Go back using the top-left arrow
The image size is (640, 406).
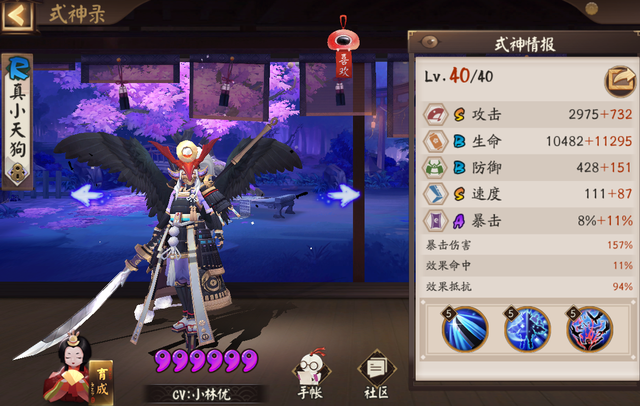point(19,15)
